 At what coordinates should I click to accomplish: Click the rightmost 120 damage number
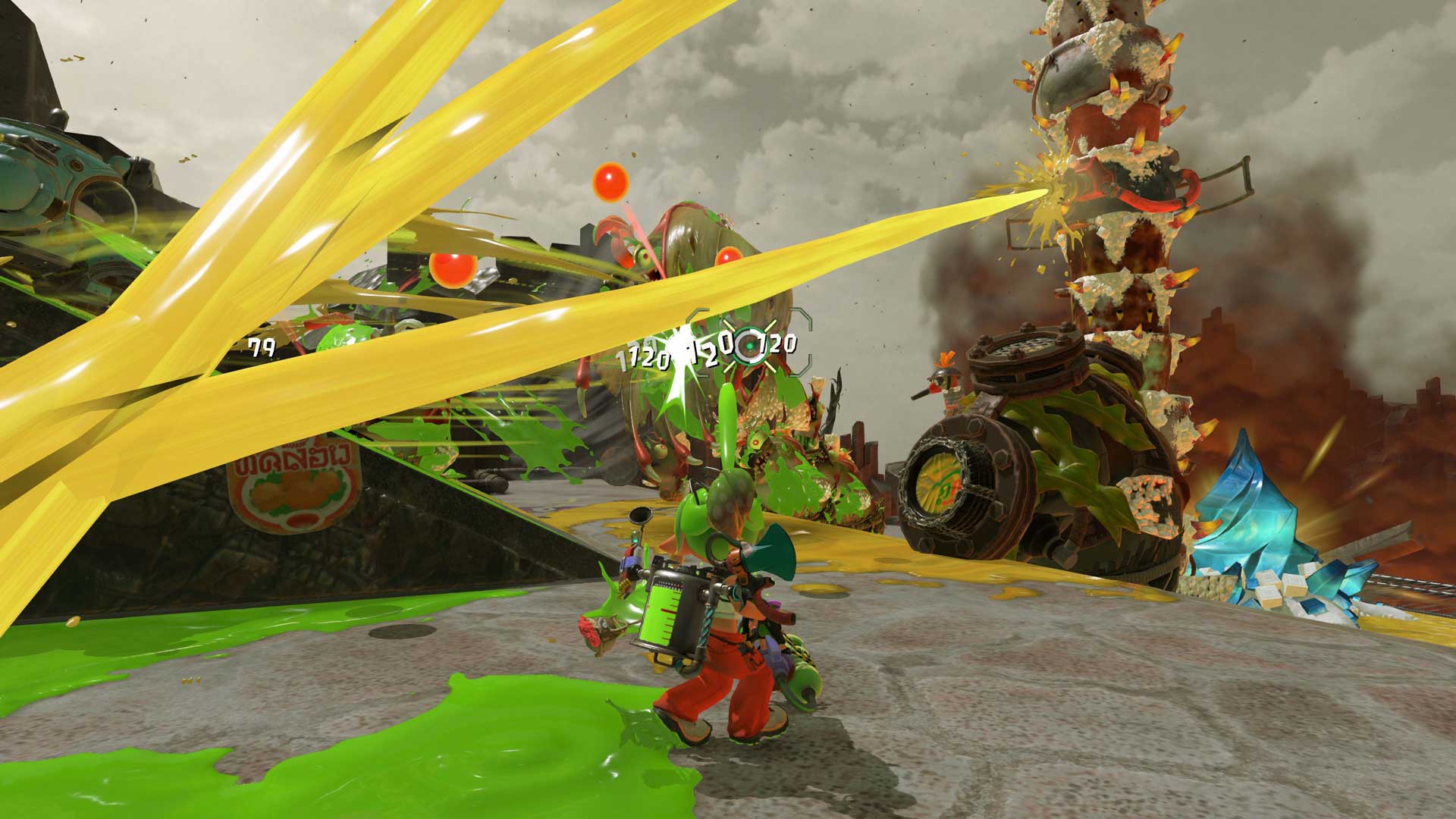pyautogui.click(x=775, y=346)
